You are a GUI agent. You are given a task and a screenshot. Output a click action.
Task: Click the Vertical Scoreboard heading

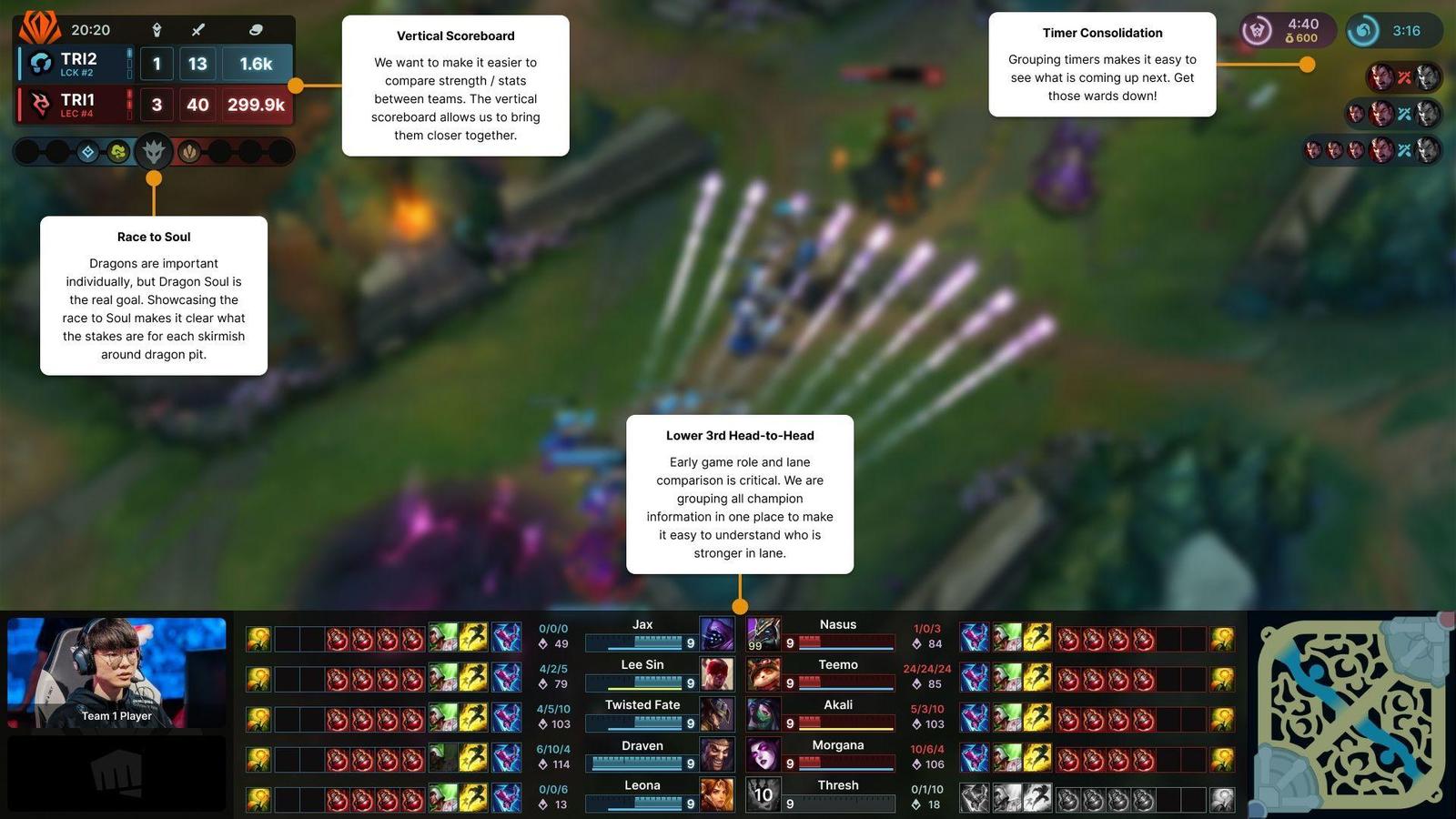click(455, 35)
